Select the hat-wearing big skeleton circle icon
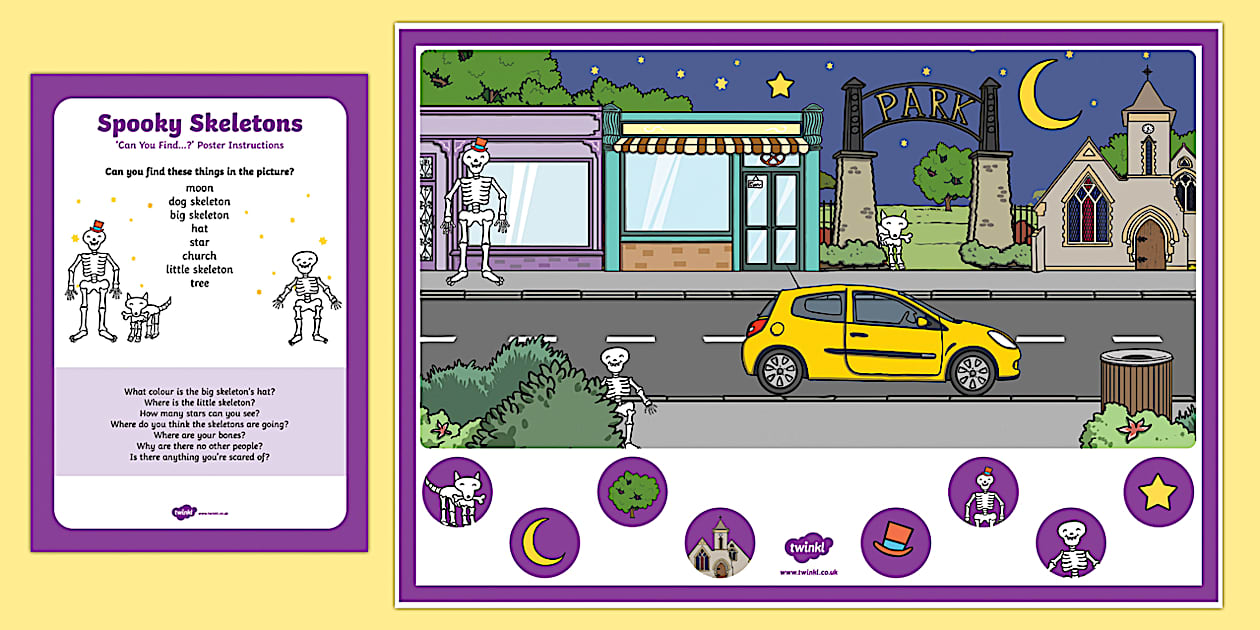Viewport: 1260px width, 630px height. [982, 492]
